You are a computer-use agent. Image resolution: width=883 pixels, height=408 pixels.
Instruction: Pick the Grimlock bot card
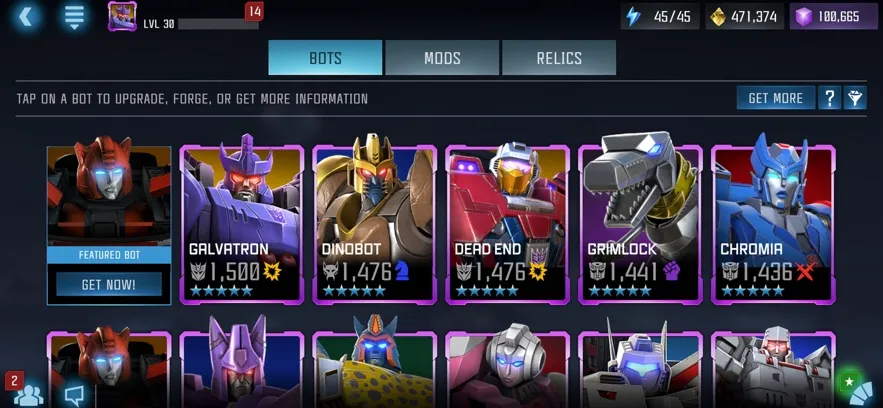(641, 224)
